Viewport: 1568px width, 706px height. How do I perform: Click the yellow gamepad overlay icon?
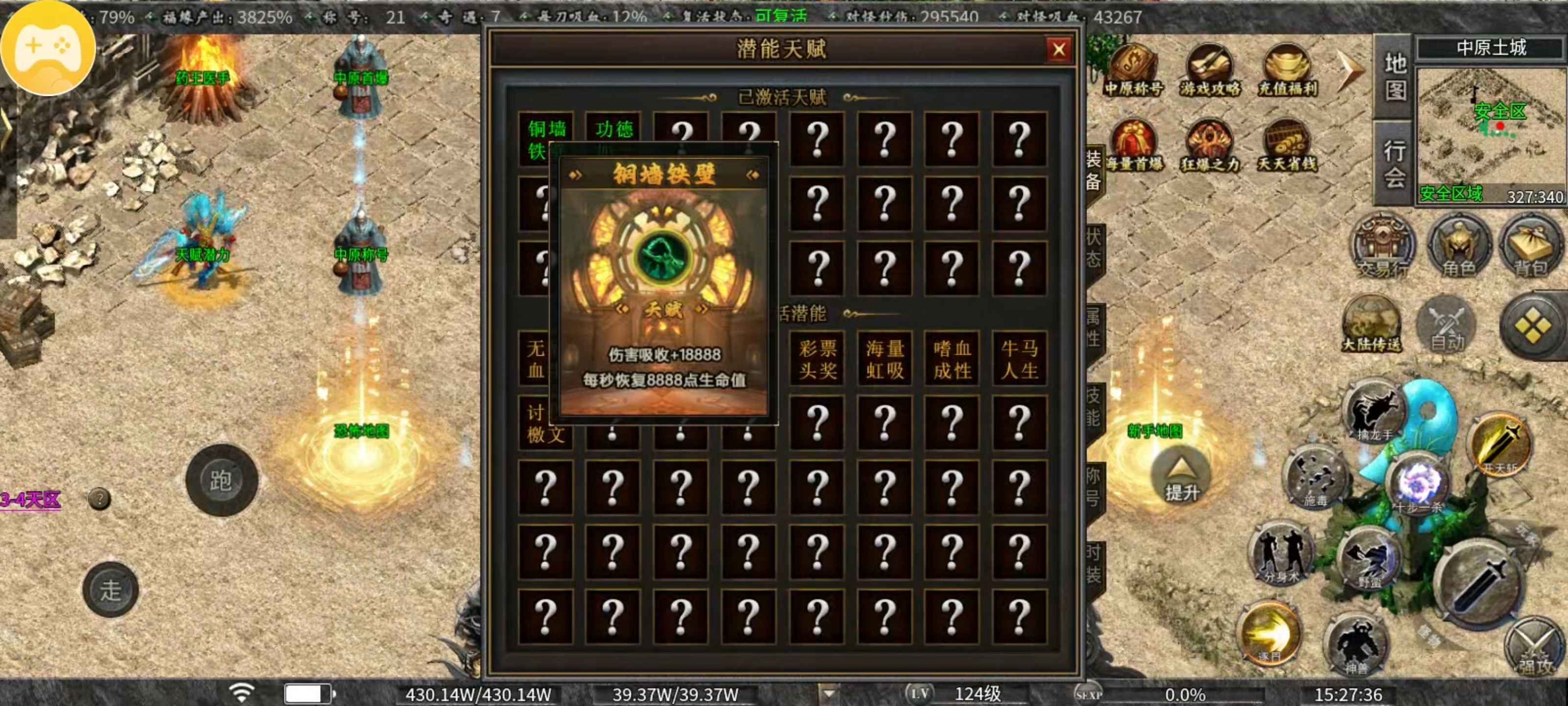(x=49, y=48)
